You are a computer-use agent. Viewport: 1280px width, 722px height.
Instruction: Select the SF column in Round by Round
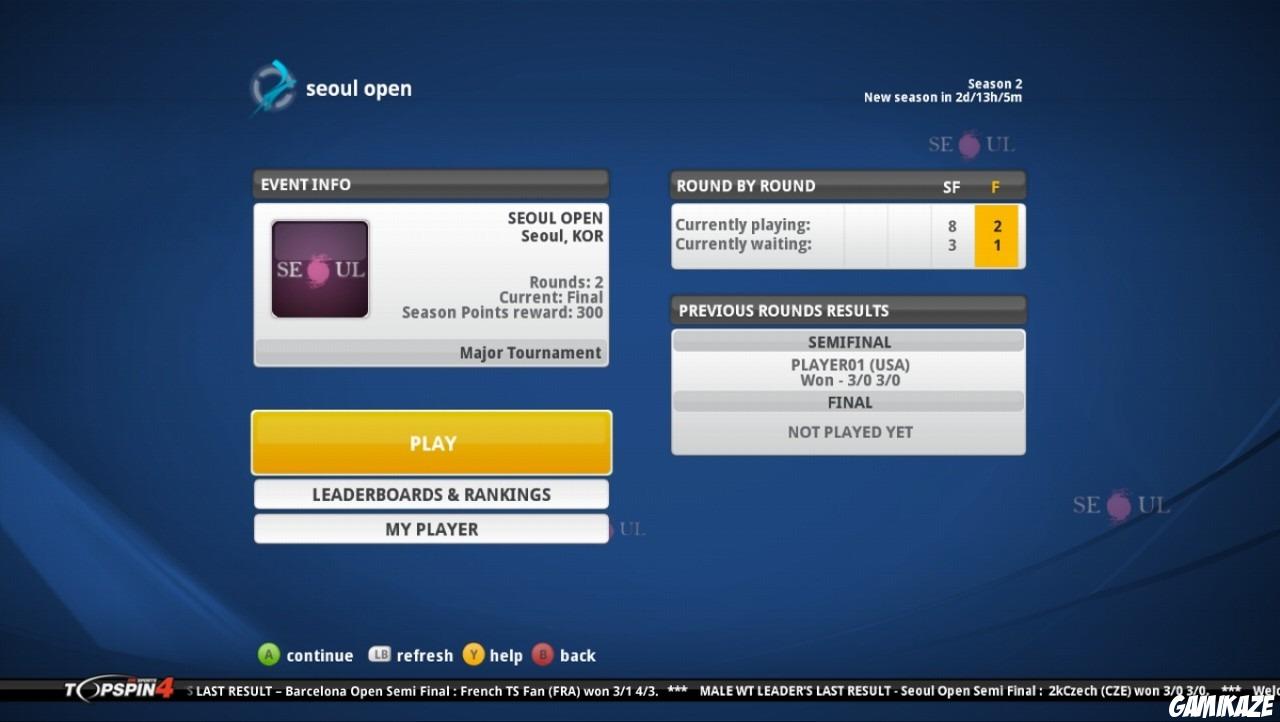click(x=950, y=186)
